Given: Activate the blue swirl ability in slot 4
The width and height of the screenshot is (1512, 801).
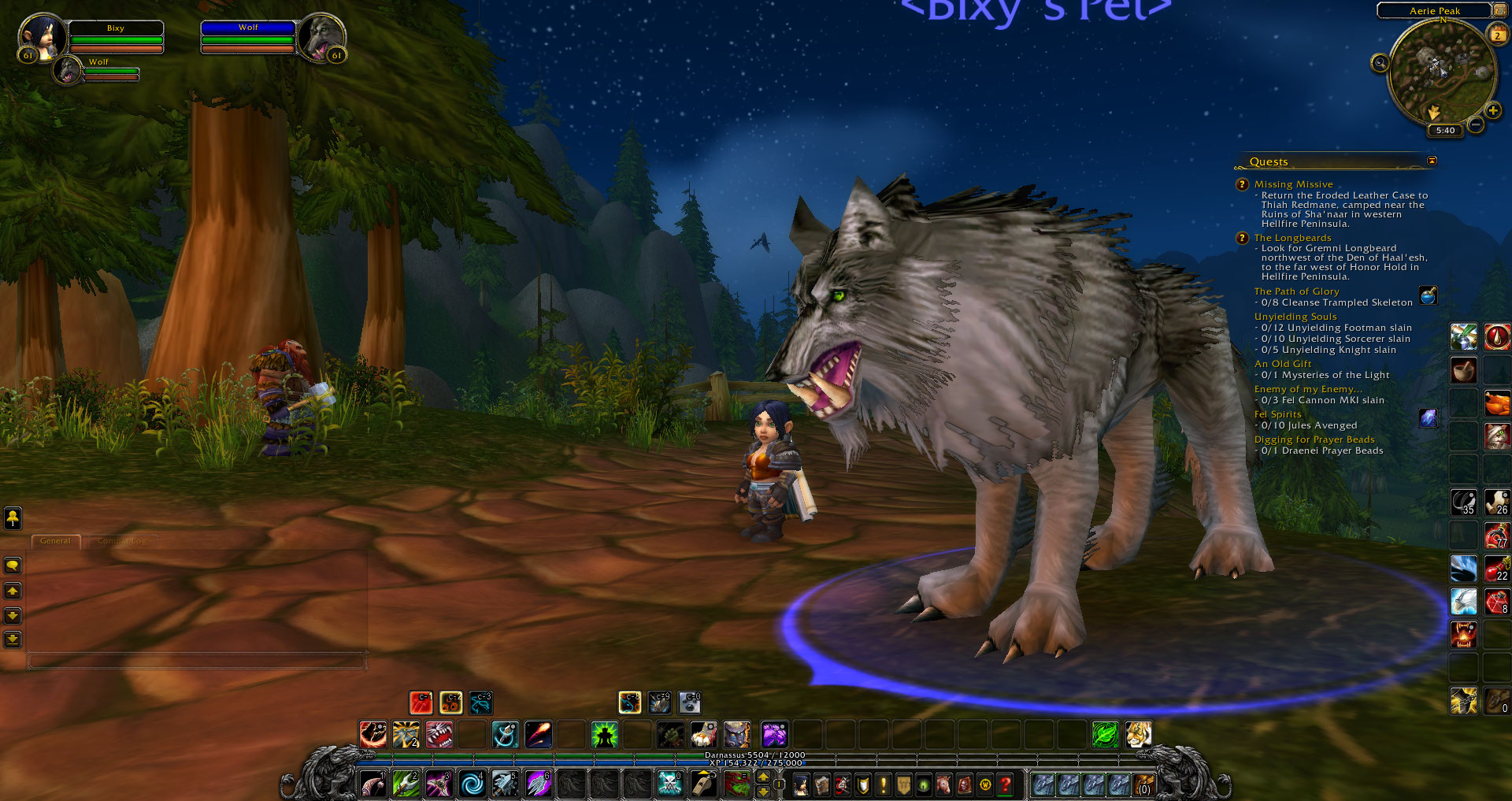Looking at the screenshot, I should click(x=472, y=784).
